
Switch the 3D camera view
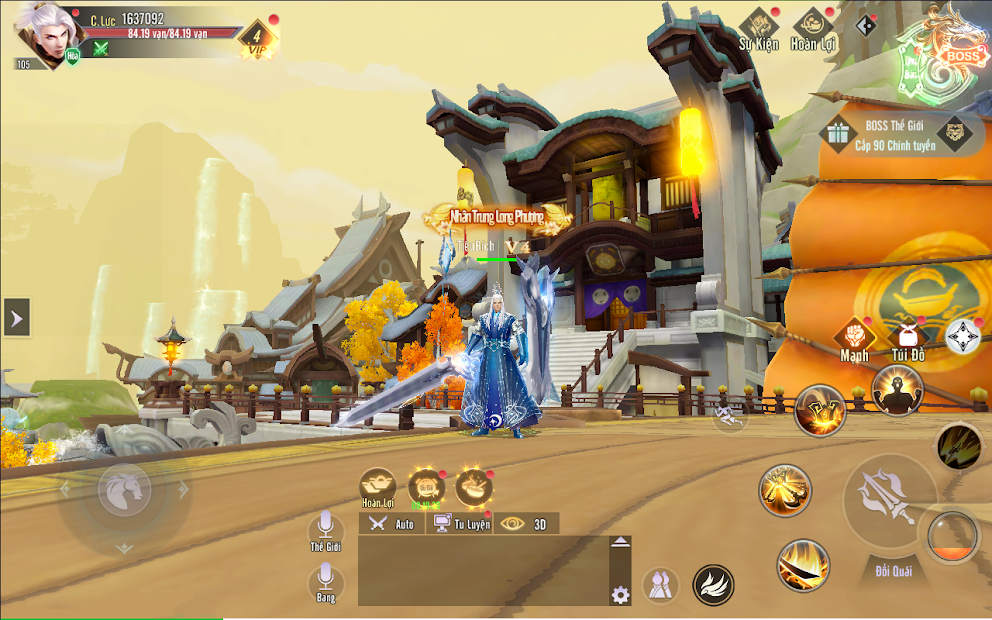click(x=527, y=523)
